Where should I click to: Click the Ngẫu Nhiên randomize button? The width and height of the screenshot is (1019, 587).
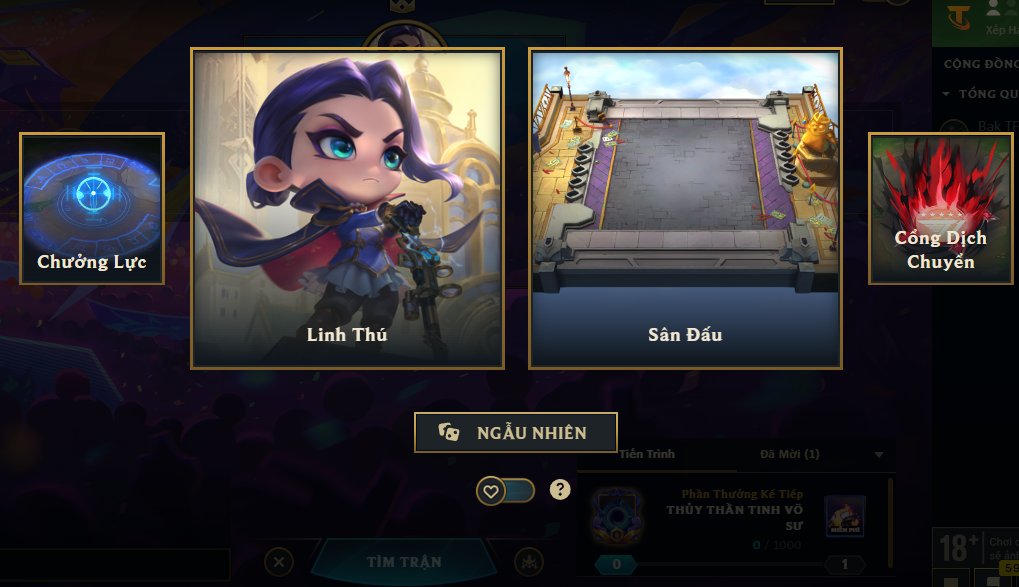516,433
